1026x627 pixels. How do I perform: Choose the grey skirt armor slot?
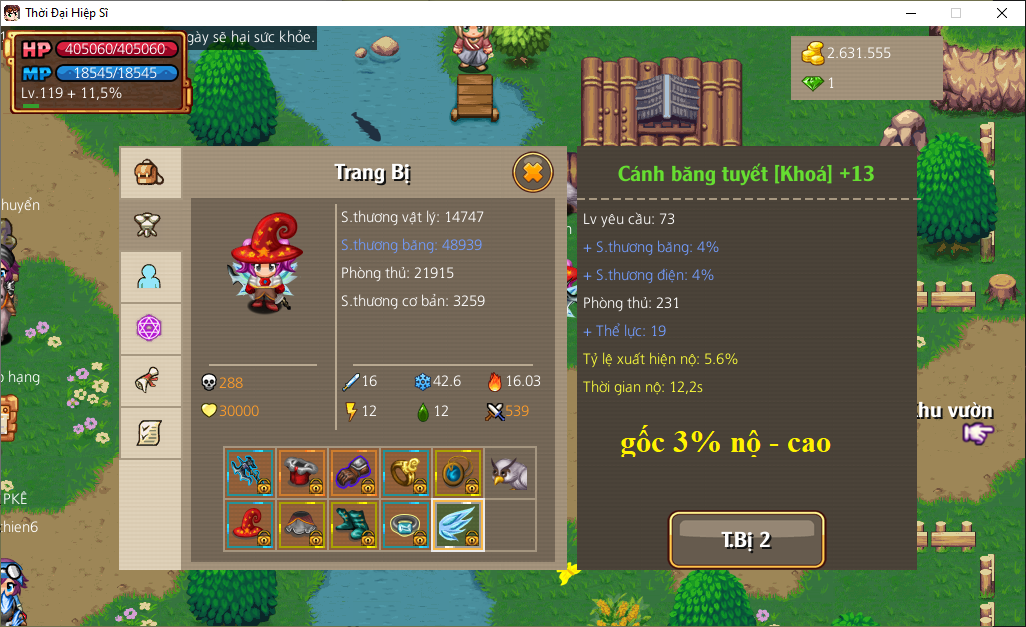(x=302, y=525)
